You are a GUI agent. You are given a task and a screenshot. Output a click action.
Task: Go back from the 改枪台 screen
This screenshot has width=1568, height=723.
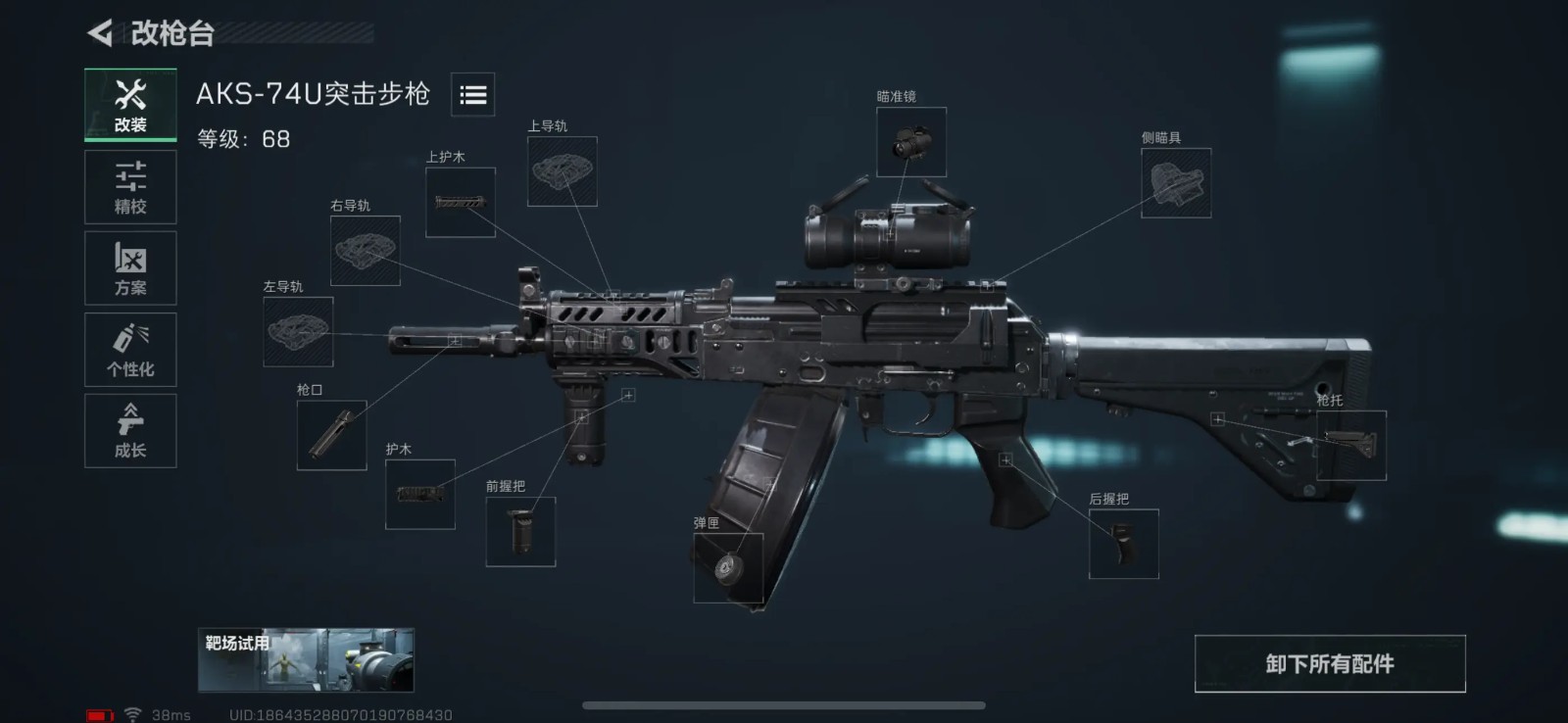101,33
